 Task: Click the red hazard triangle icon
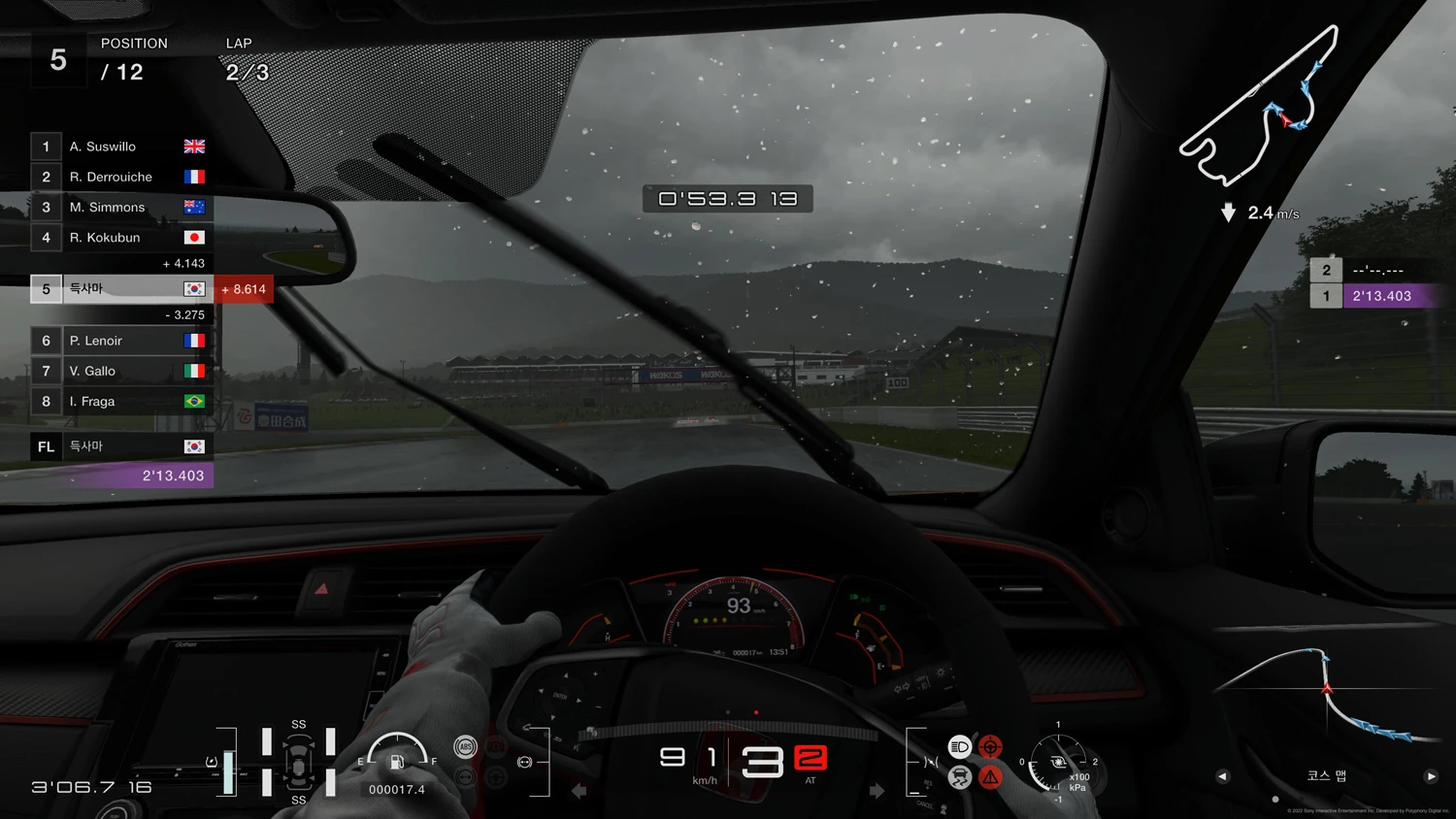990,777
